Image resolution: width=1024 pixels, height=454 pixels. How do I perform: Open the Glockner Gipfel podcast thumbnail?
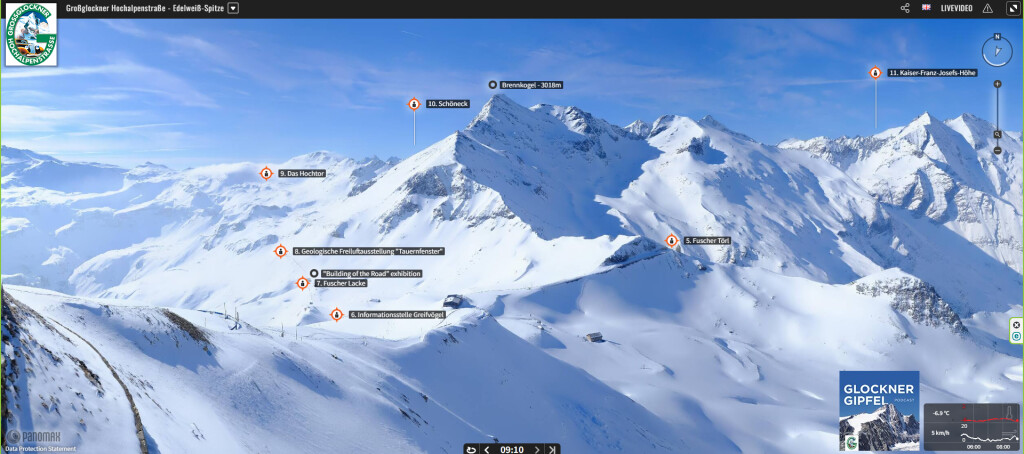(x=879, y=410)
